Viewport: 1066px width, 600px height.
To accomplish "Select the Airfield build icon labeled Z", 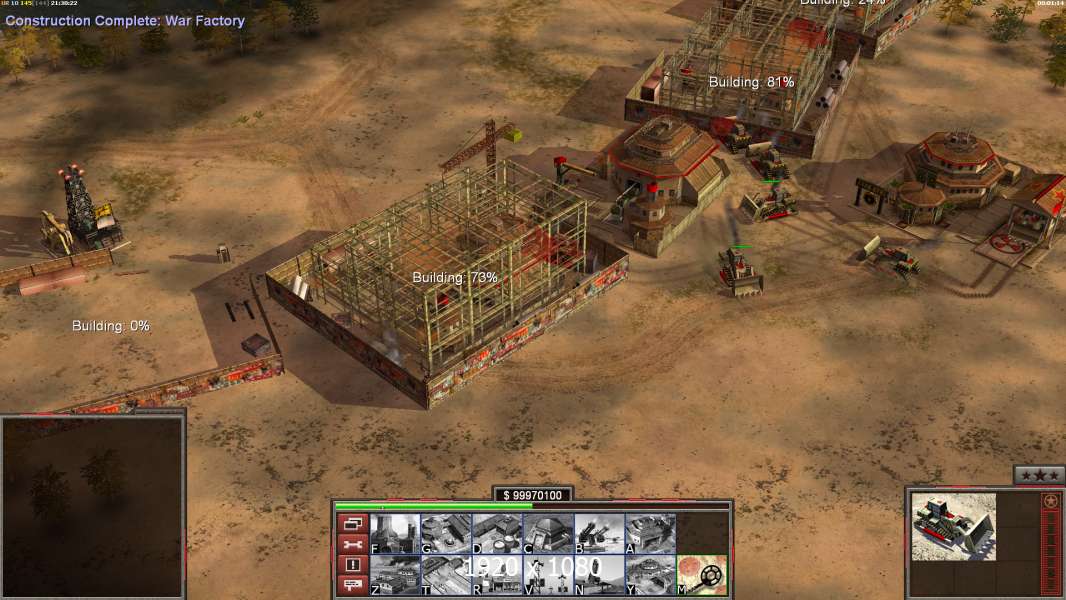I will click(395, 575).
